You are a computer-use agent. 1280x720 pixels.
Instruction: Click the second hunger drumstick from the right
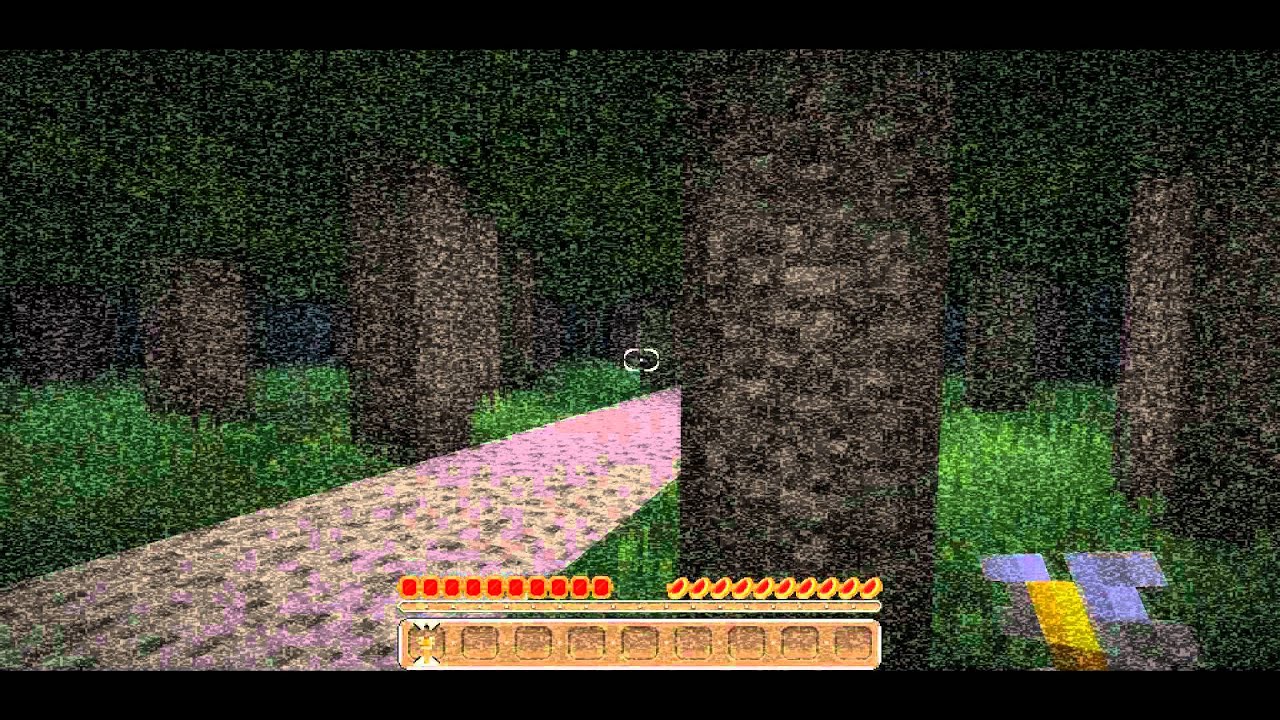tap(852, 589)
